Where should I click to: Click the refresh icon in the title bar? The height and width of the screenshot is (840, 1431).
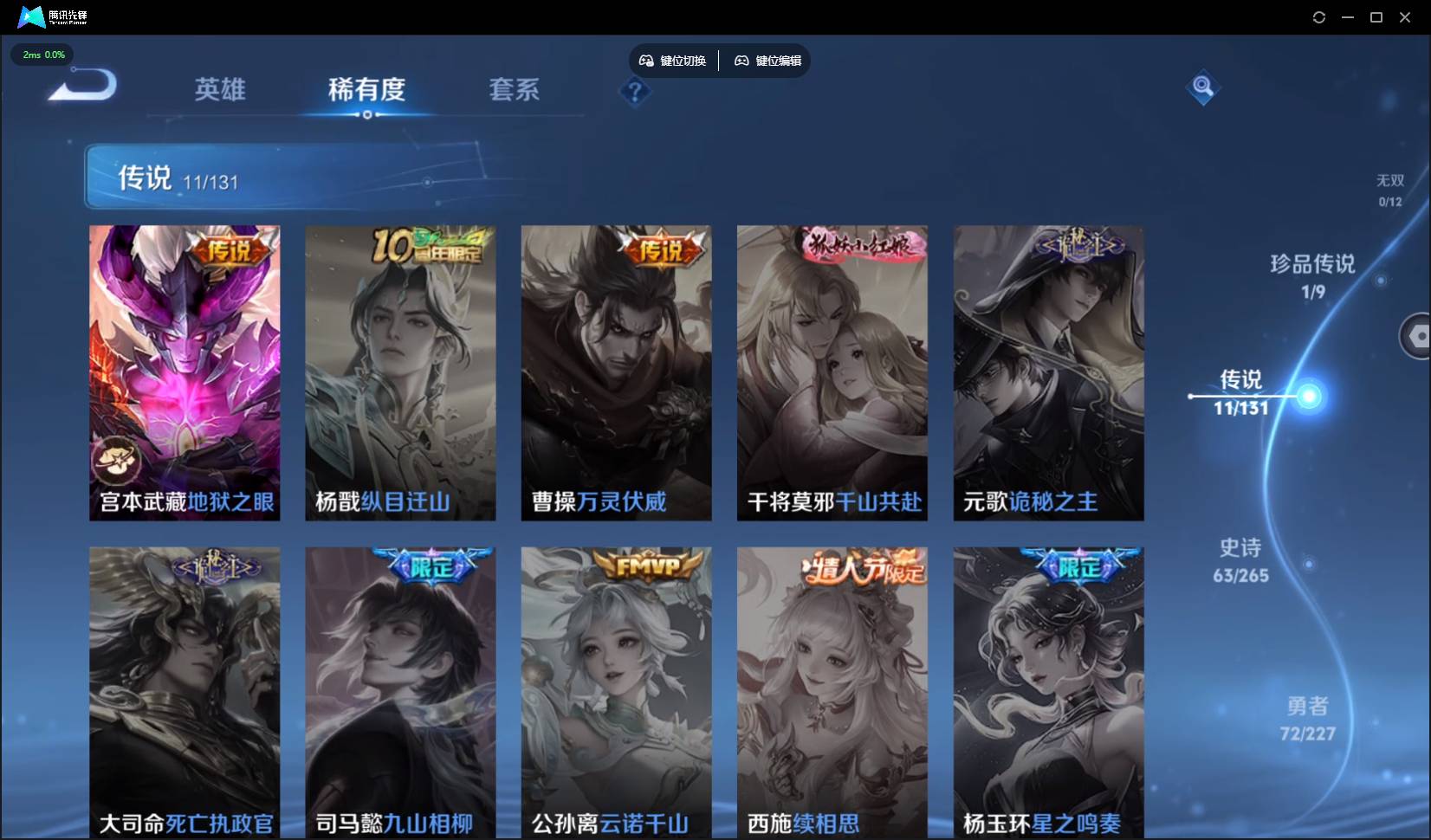pyautogui.click(x=1318, y=16)
